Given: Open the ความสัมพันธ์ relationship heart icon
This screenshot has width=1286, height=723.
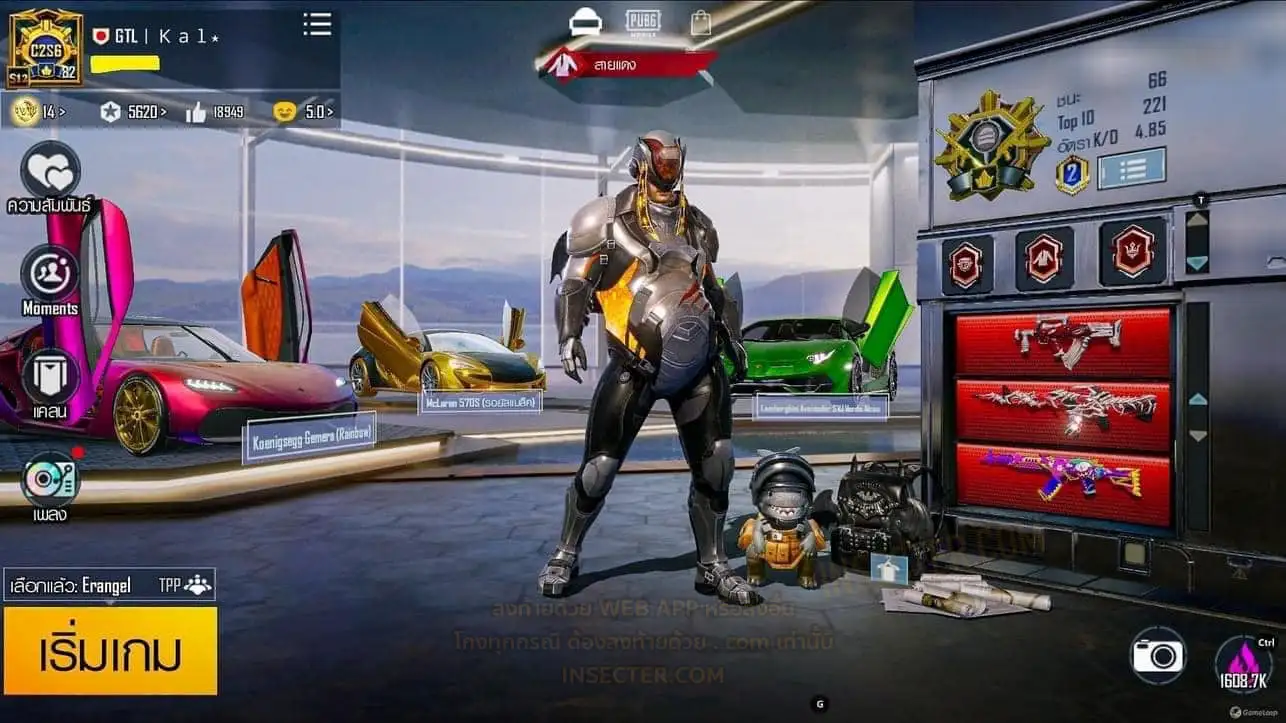Looking at the screenshot, I should click(x=50, y=172).
